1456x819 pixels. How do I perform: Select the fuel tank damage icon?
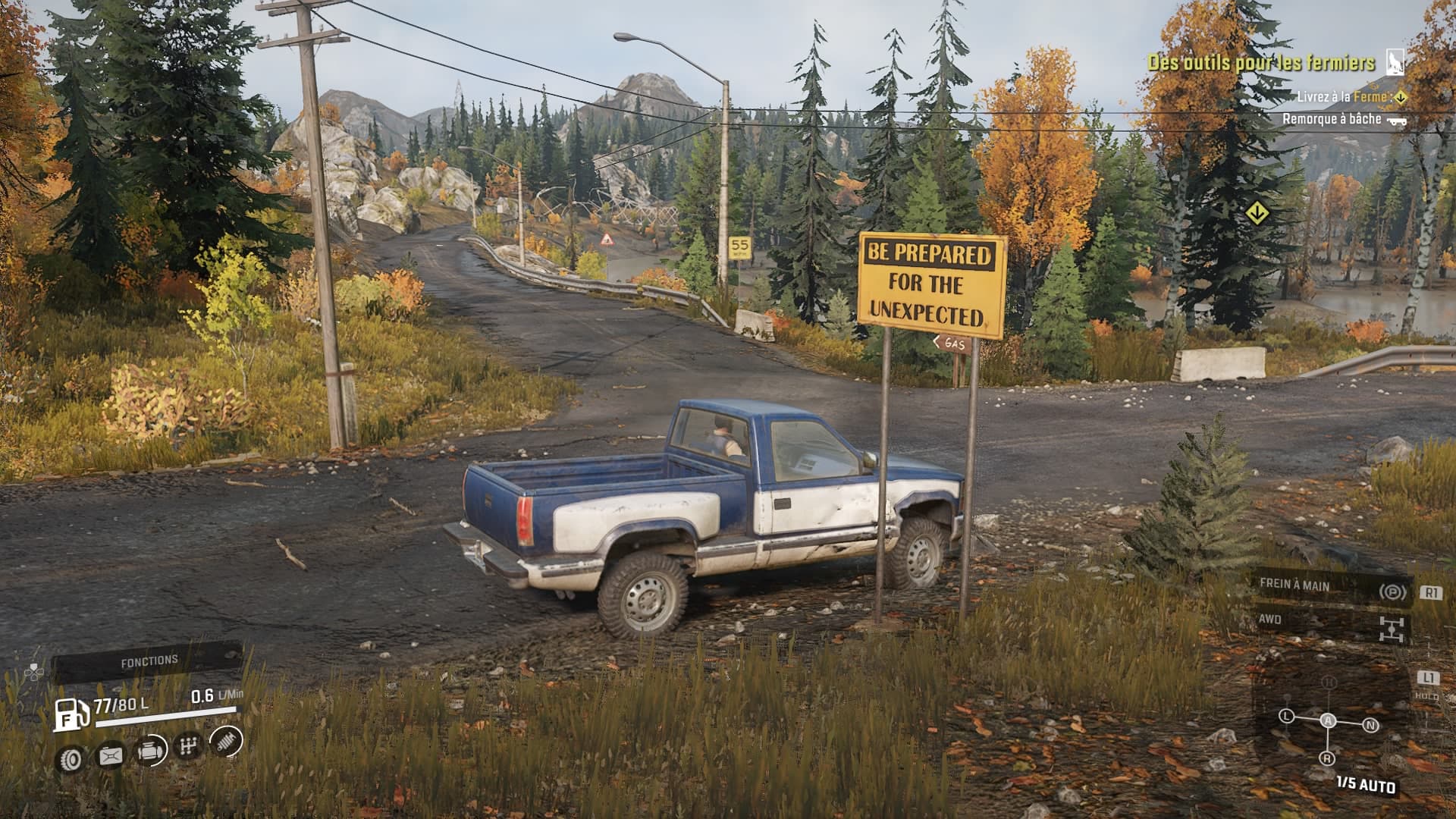[111, 755]
